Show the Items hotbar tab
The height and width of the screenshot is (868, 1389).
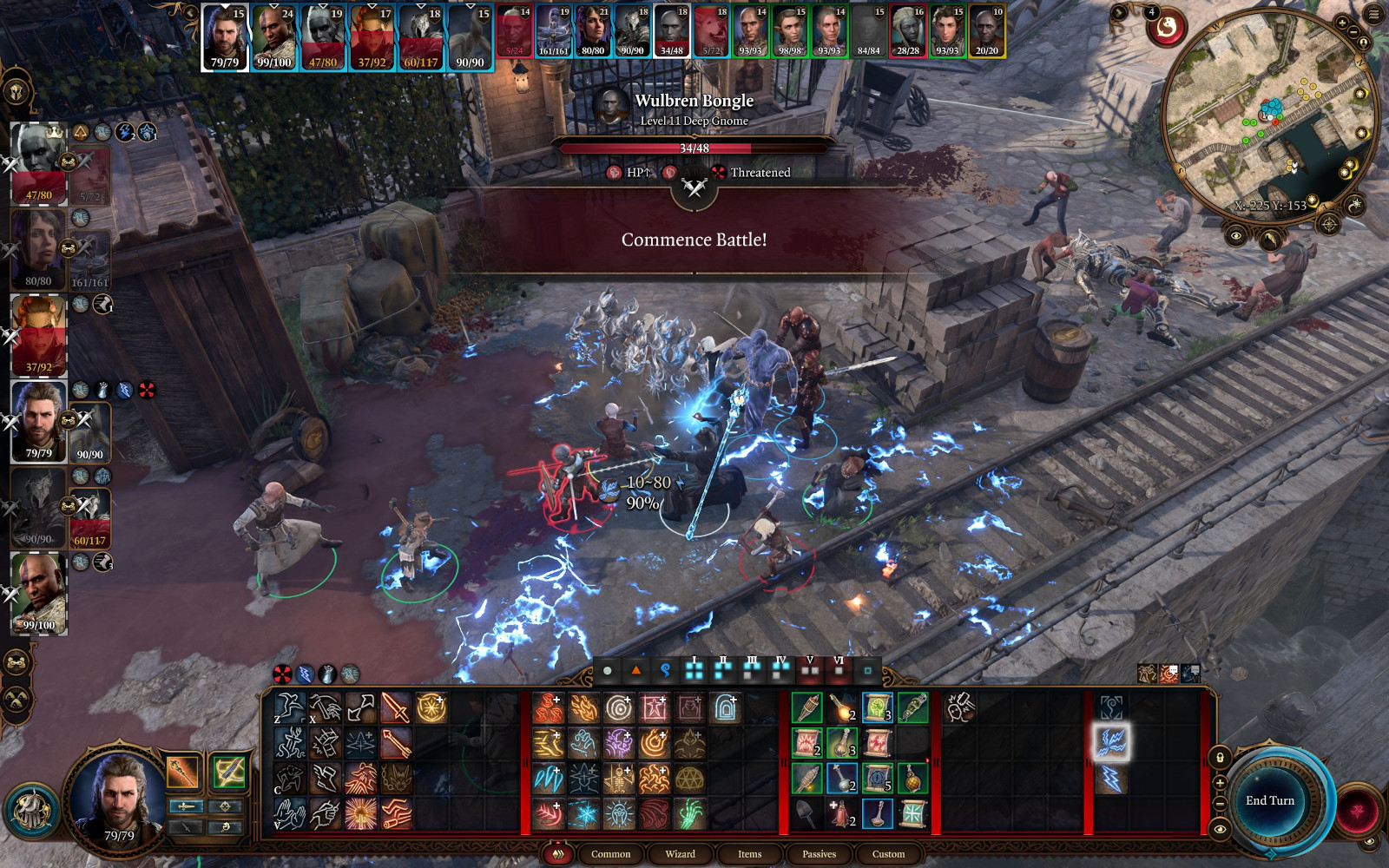(x=749, y=854)
